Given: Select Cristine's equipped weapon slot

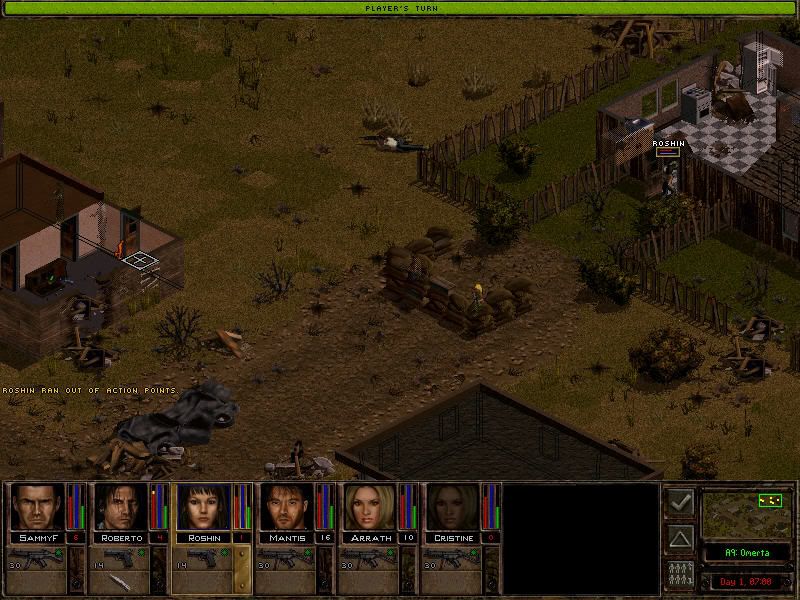Looking at the screenshot, I should coord(457,558).
